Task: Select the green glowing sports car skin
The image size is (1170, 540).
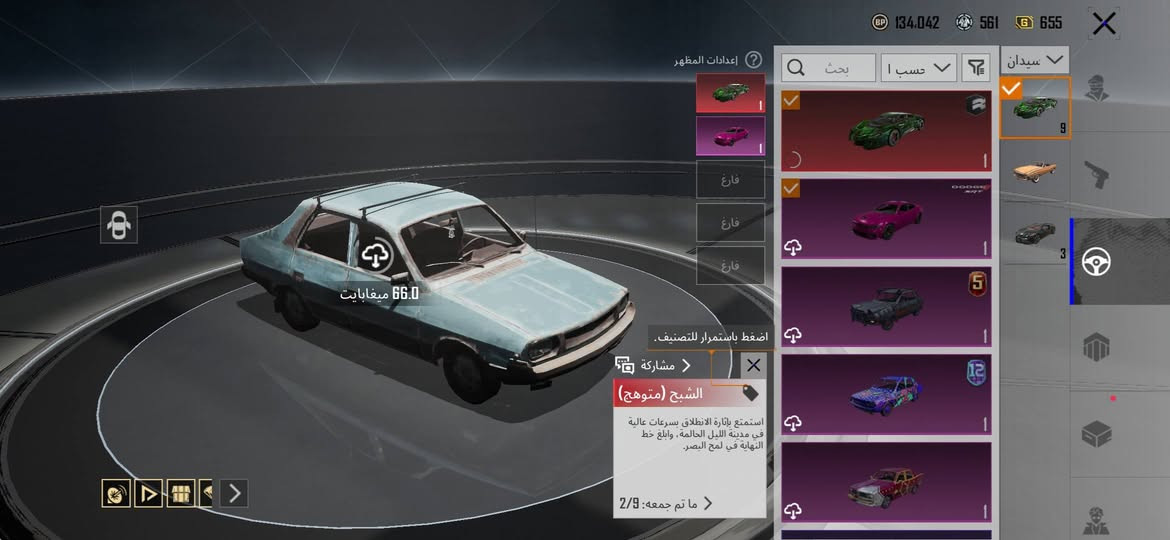Action: click(x=885, y=131)
